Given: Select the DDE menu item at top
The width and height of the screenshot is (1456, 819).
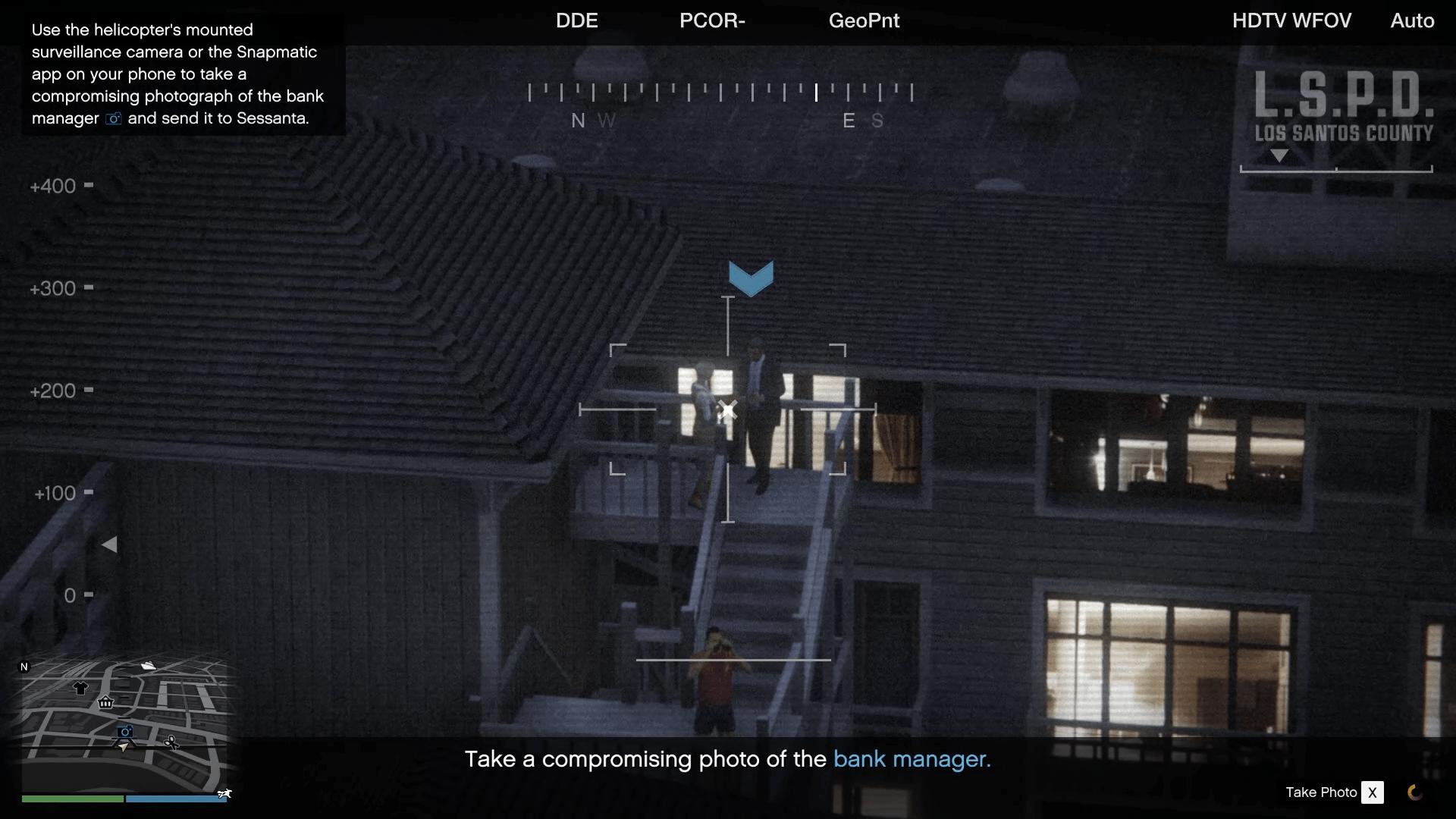Looking at the screenshot, I should click(576, 20).
